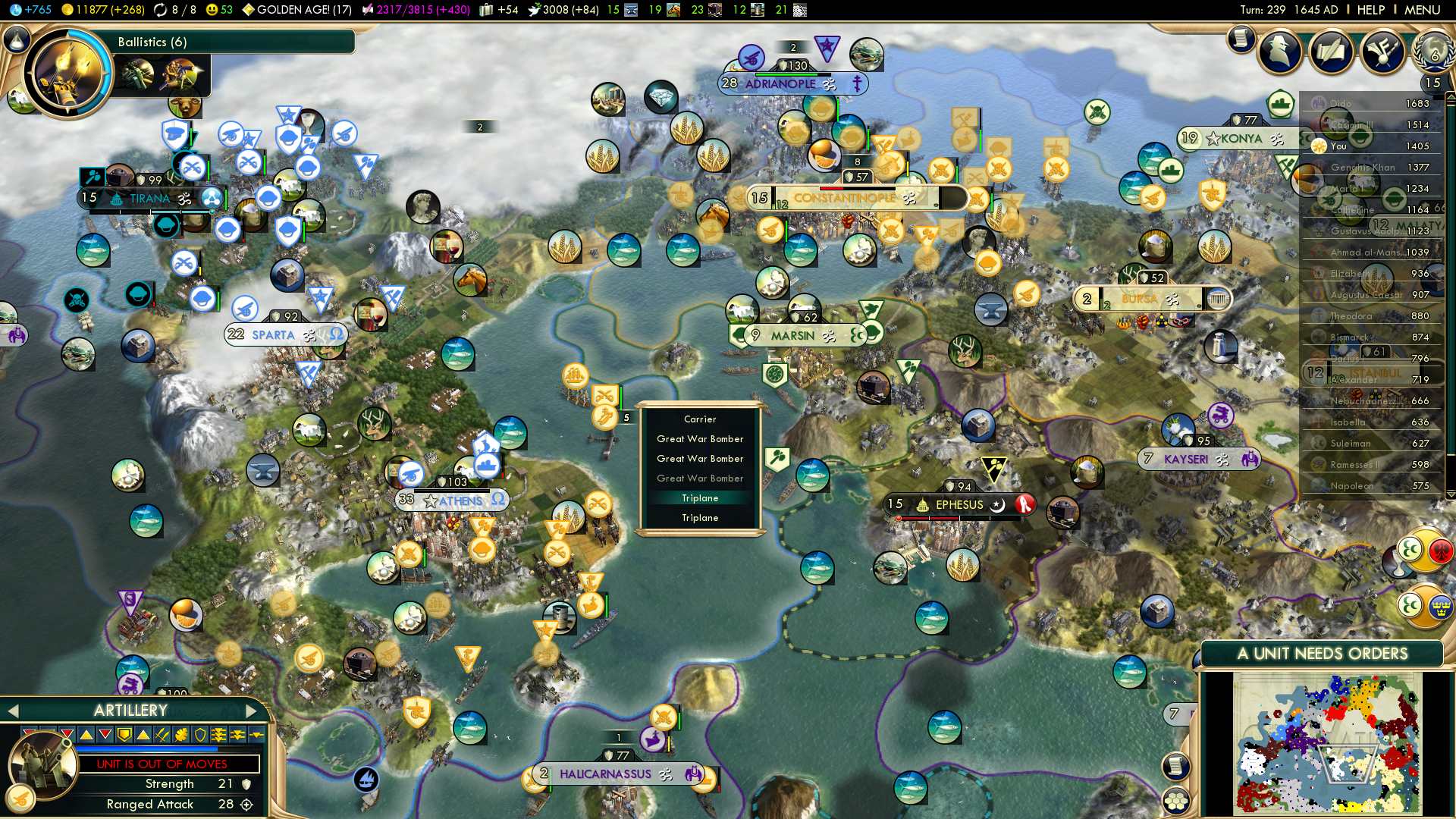This screenshot has height=819, width=1456.
Task: Open the notification log scroll near minimap
Action: (1175, 766)
